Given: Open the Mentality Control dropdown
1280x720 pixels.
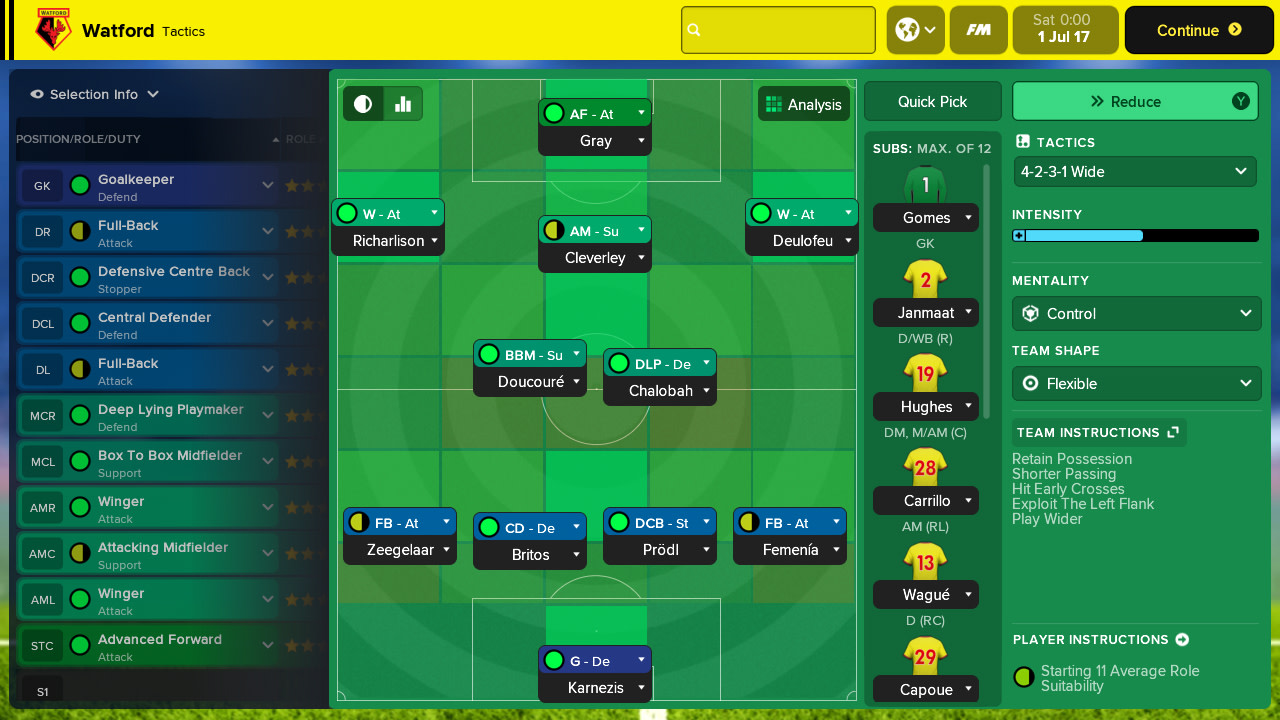Looking at the screenshot, I should coord(1136,313).
